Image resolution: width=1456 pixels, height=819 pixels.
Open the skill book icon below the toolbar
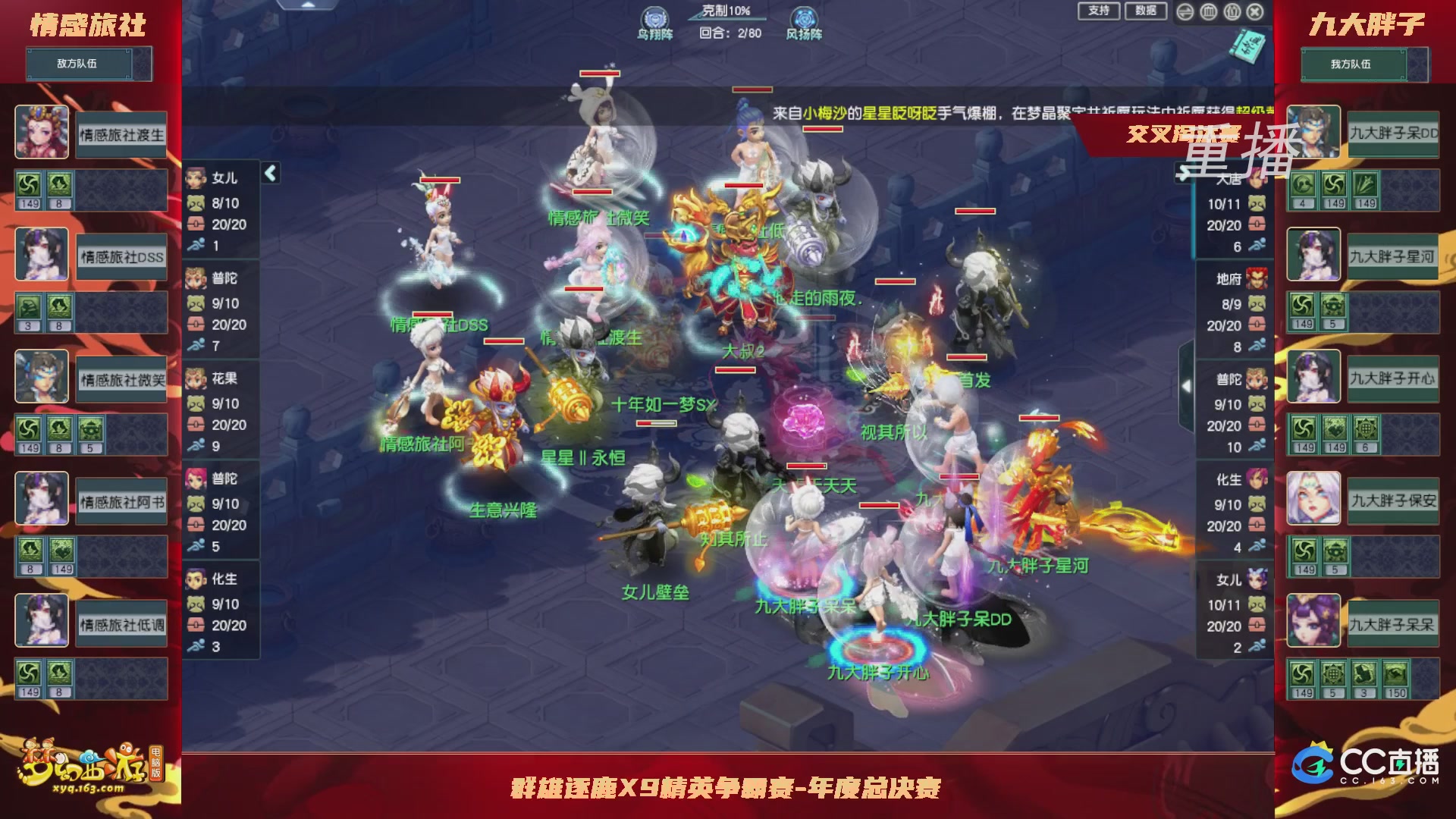tap(1247, 45)
